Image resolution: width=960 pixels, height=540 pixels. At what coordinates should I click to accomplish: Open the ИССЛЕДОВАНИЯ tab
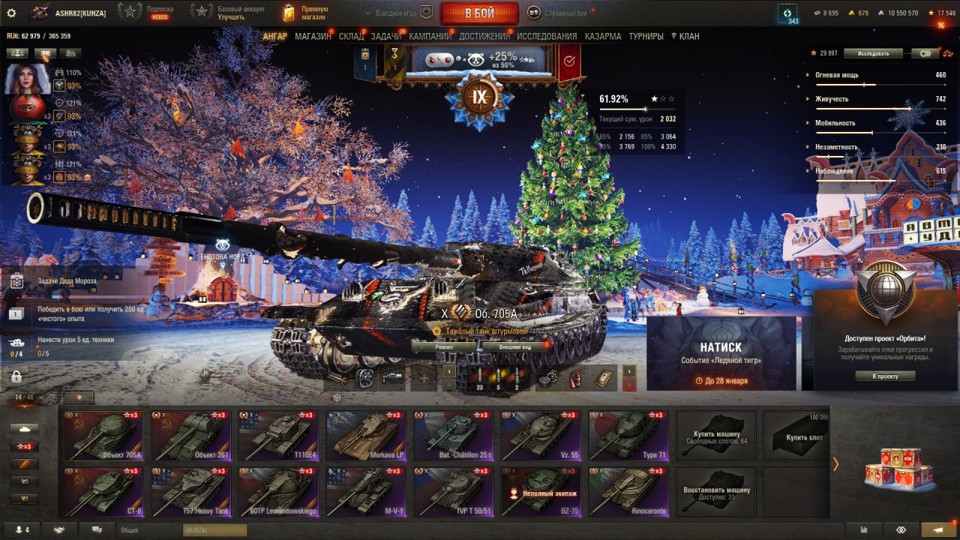coord(546,36)
